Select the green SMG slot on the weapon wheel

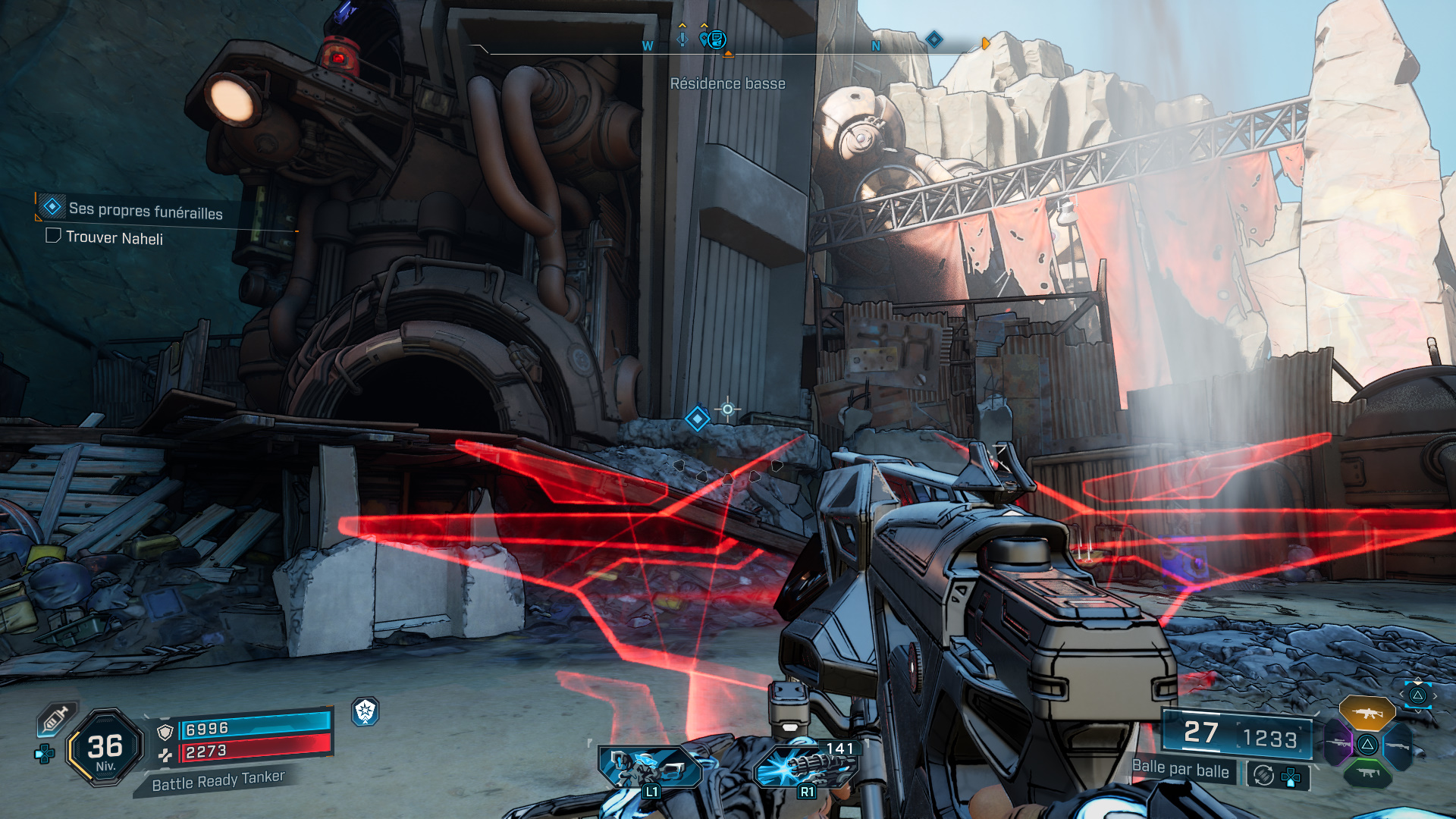pyautogui.click(x=1368, y=773)
